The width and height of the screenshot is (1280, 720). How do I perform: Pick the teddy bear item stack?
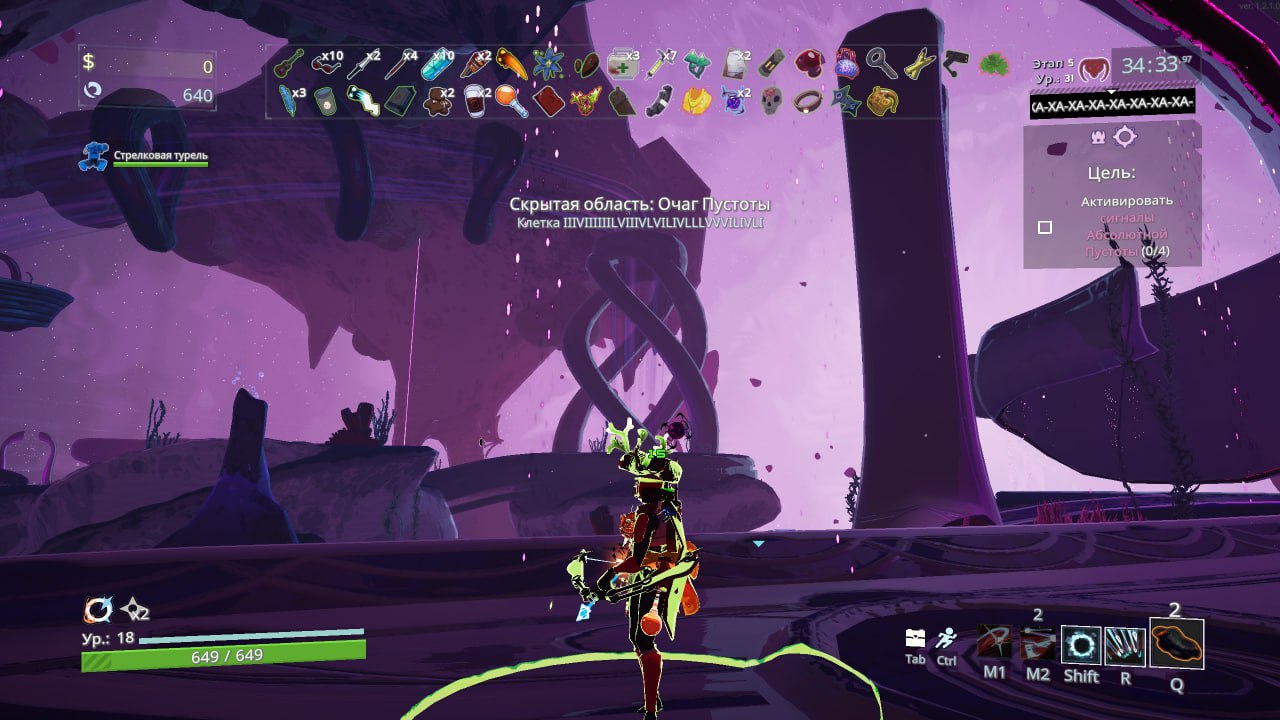436,100
